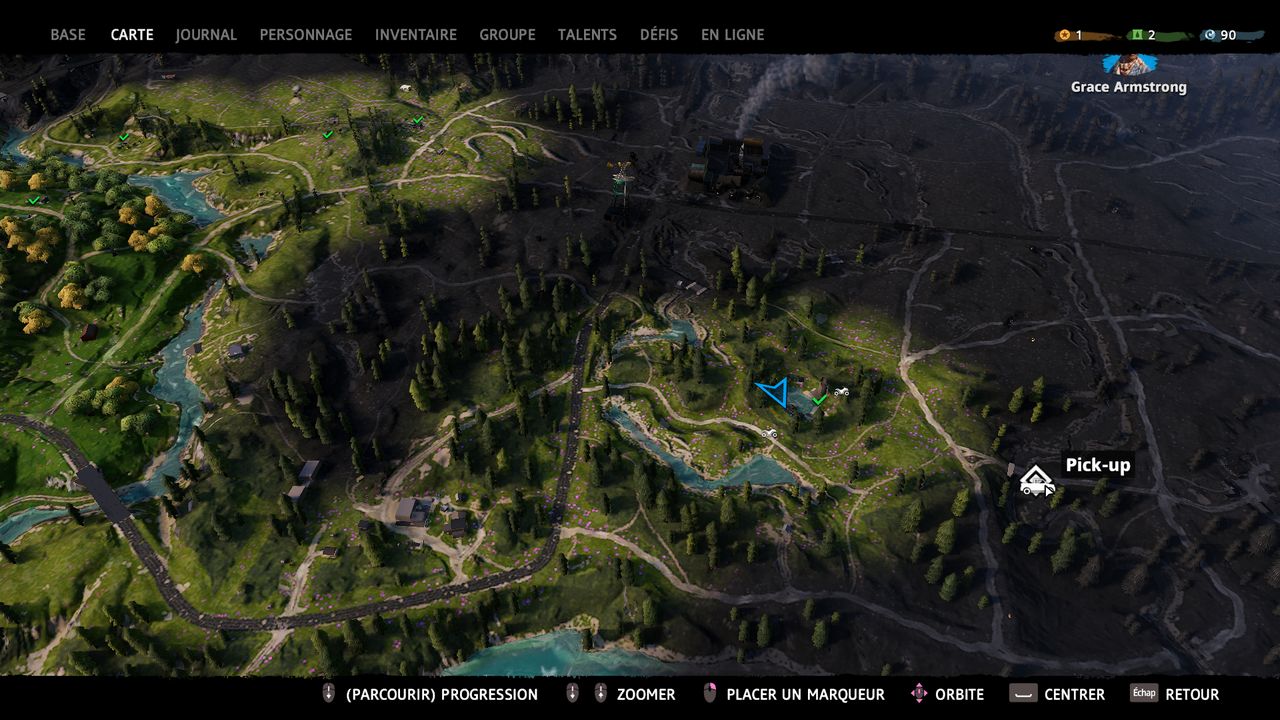1280x720 pixels.
Task: Open the EN LIGNE online tab
Action: tap(732, 35)
